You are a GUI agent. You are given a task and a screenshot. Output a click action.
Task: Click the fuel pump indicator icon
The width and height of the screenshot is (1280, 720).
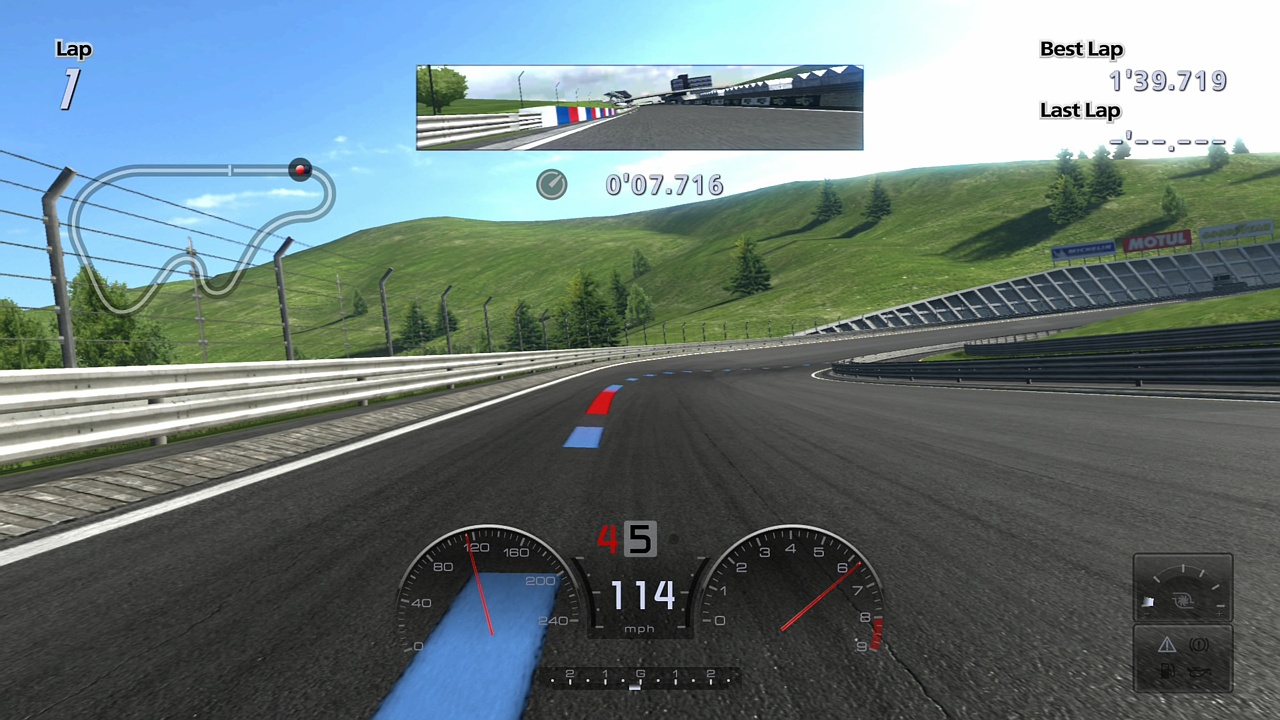pyautogui.click(x=1167, y=671)
